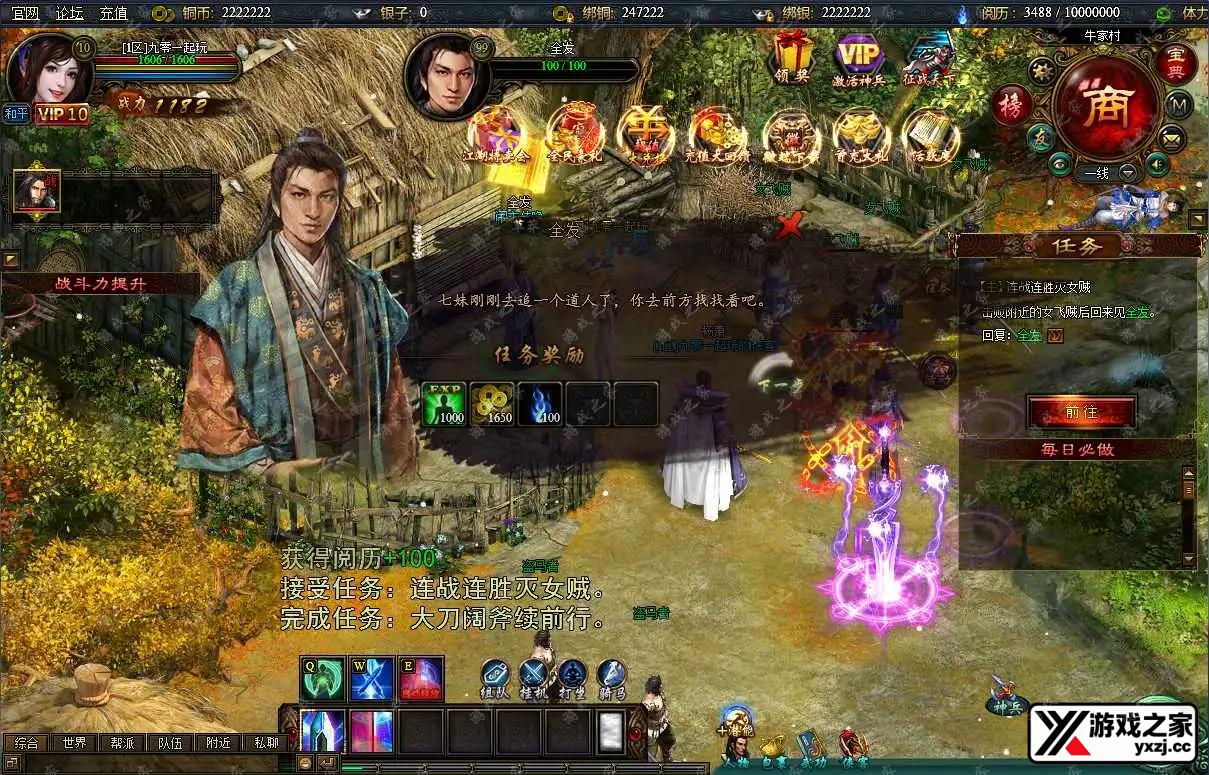Open the 商 shop orb

click(x=1106, y=102)
